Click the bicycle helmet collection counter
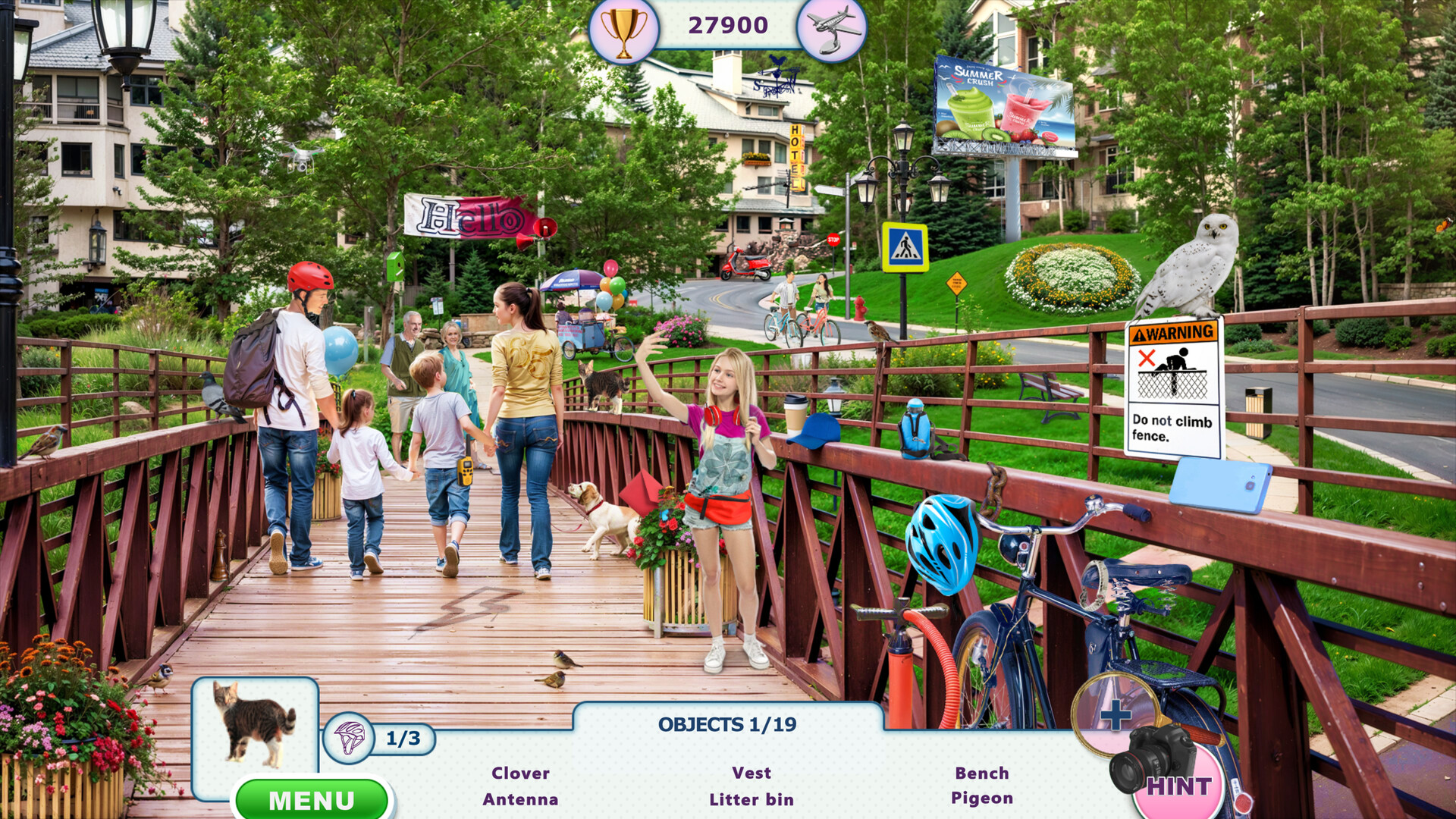Viewport: 1456px width, 819px height. [x=379, y=738]
